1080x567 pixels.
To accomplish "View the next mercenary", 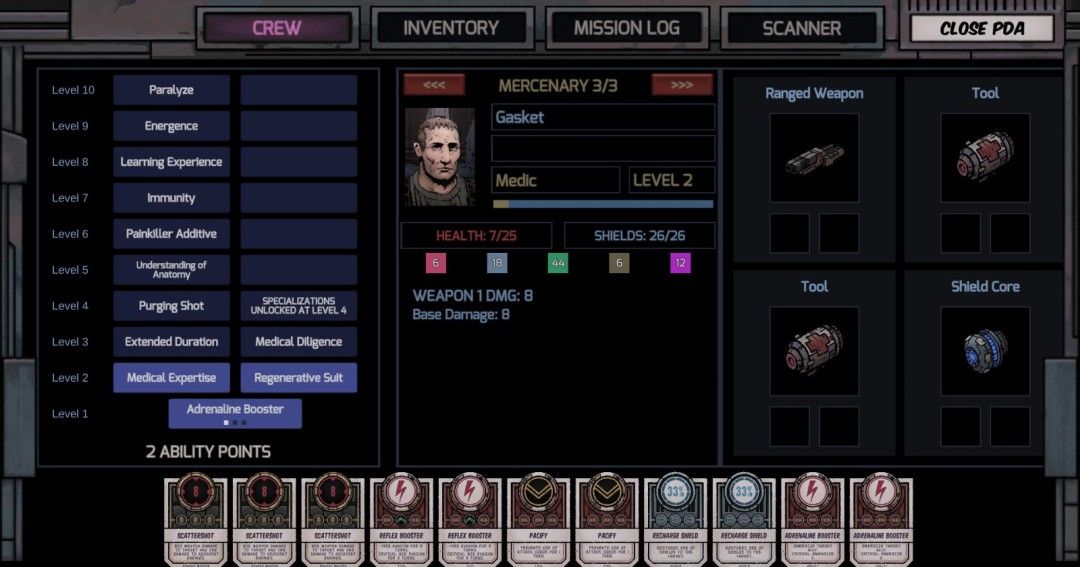I will pos(682,85).
